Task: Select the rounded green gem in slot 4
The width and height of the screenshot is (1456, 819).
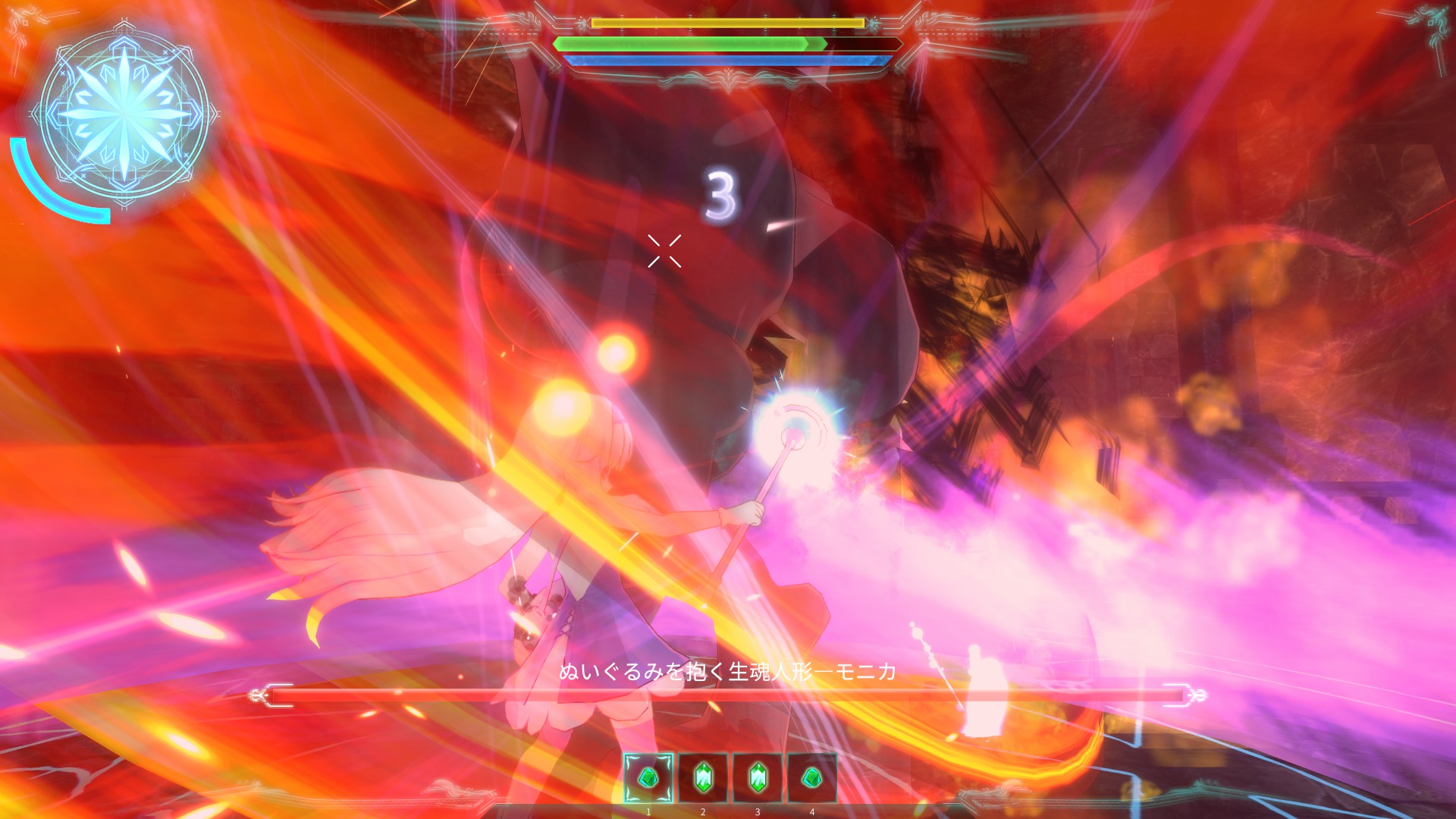Action: pos(812,777)
